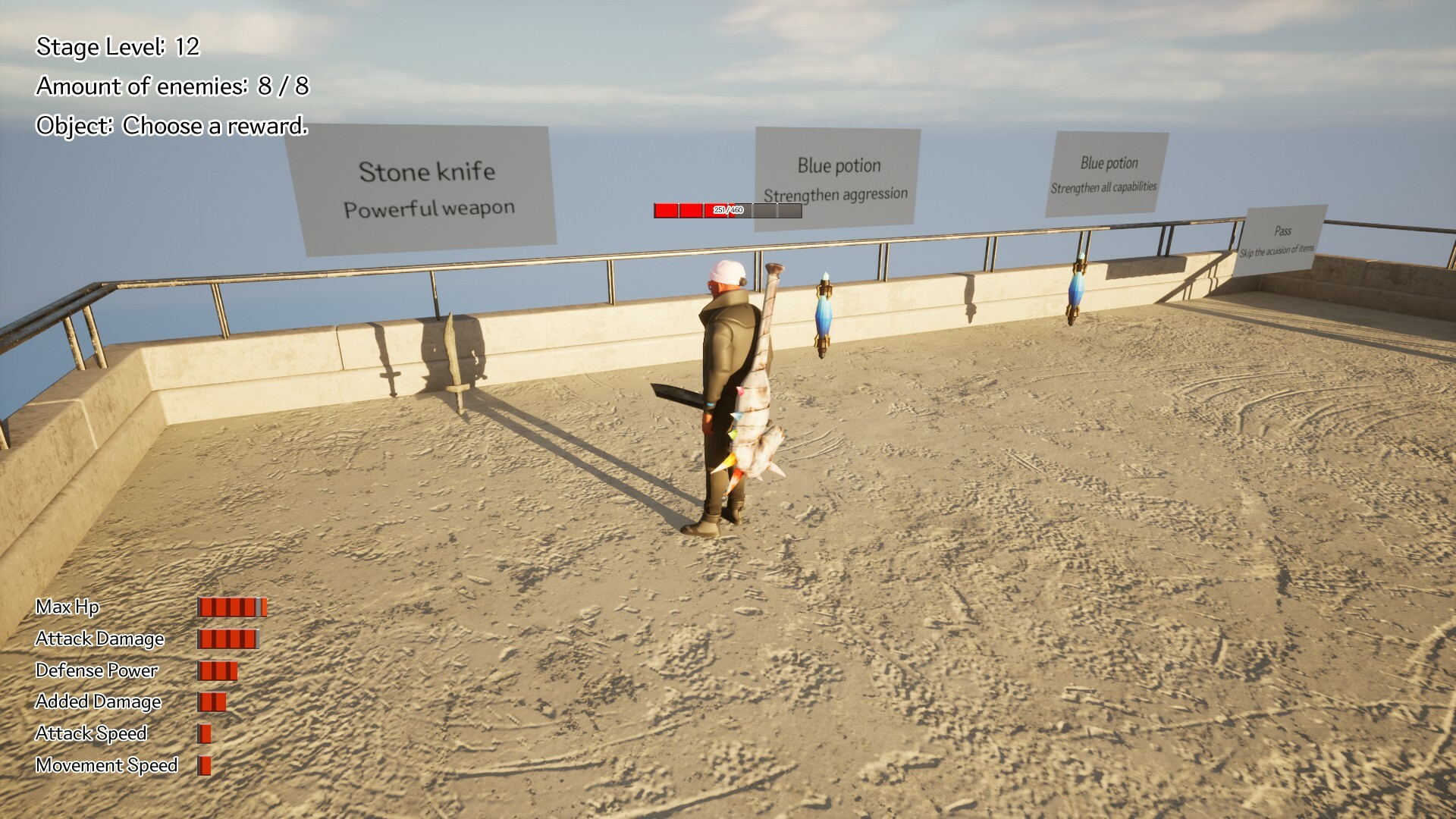Click the Attack Damage stat bar segments
Viewport: 1456px width, 819px height.
point(227,639)
